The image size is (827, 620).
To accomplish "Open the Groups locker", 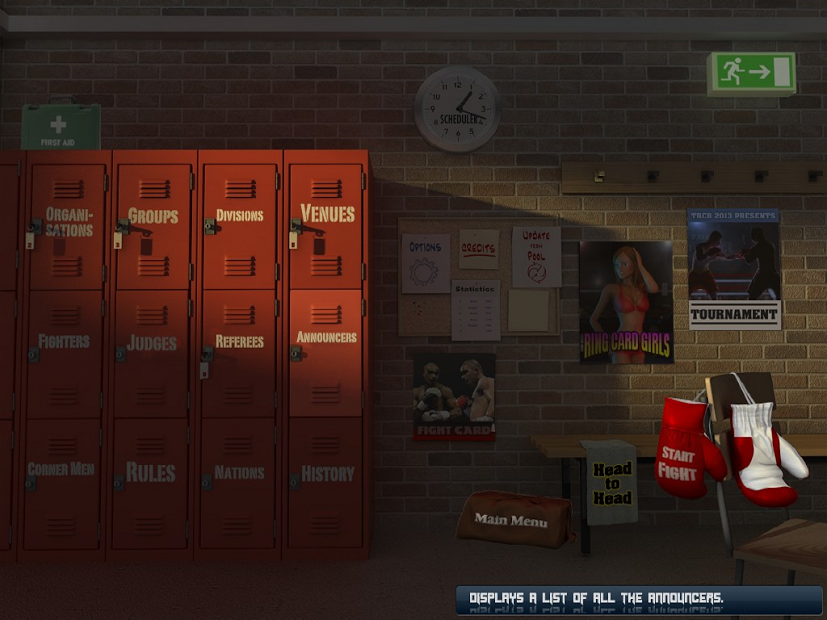I will [x=153, y=216].
